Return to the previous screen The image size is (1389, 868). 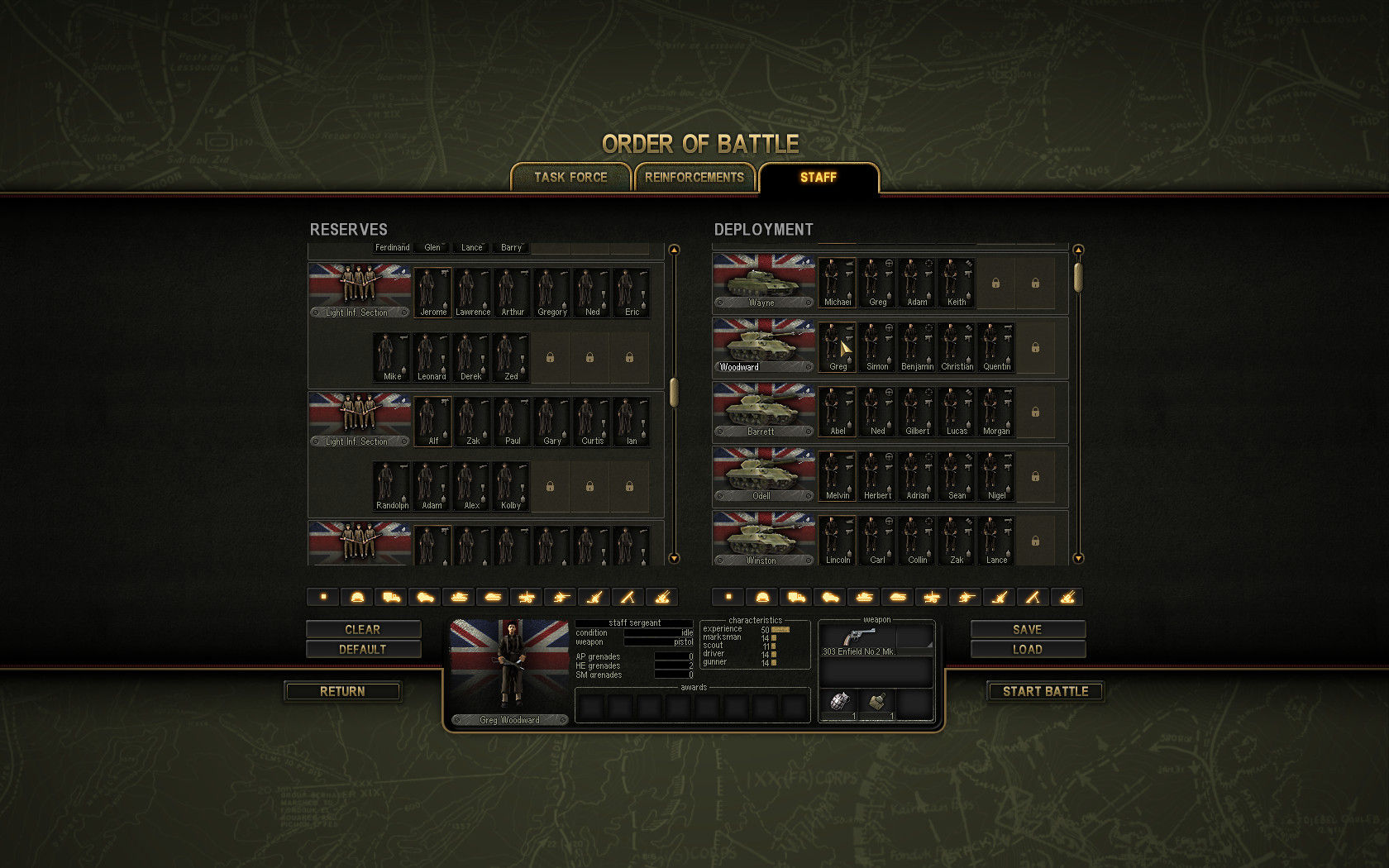[343, 691]
